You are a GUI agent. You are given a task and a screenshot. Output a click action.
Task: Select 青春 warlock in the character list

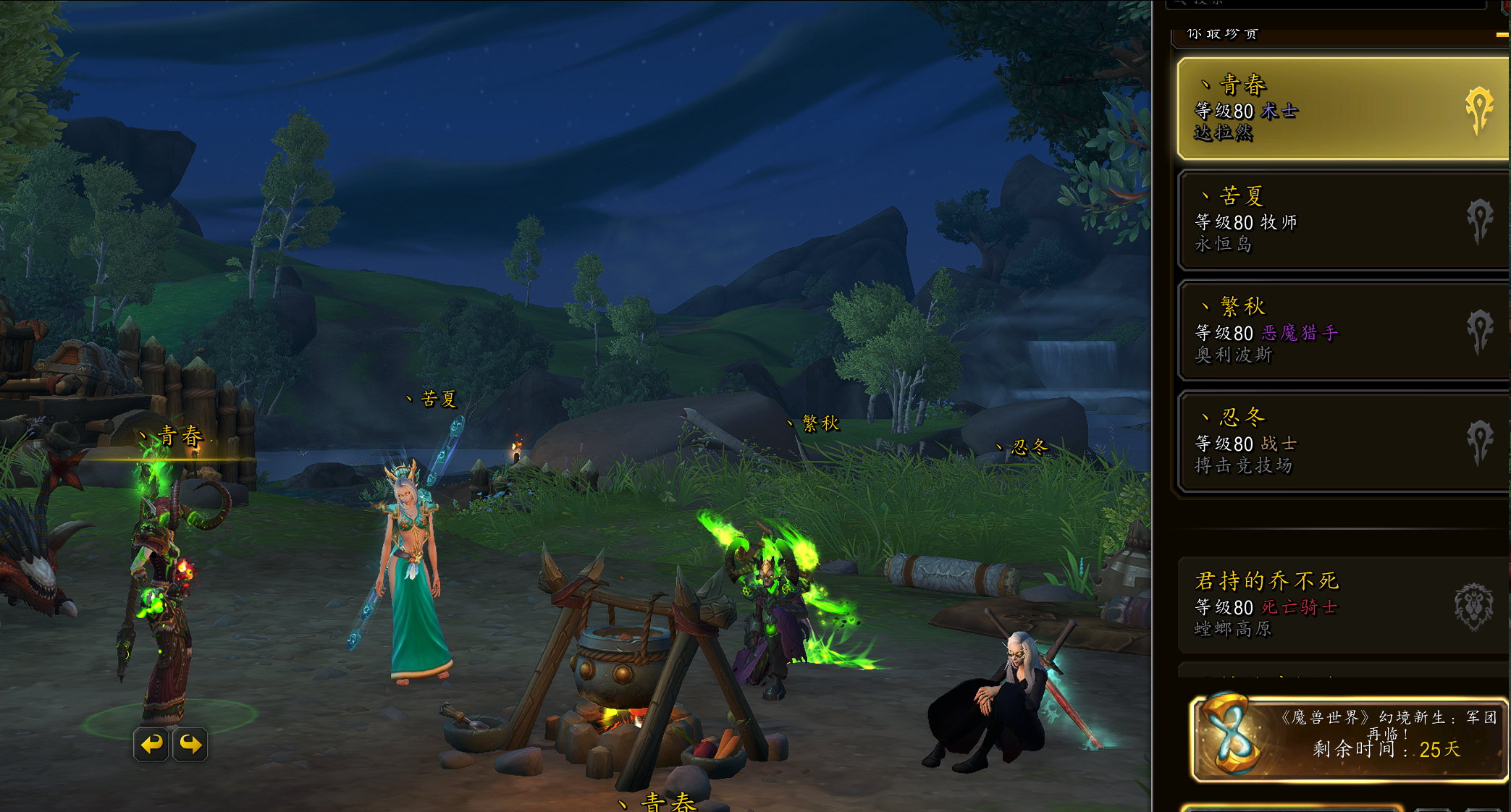click(x=1342, y=109)
